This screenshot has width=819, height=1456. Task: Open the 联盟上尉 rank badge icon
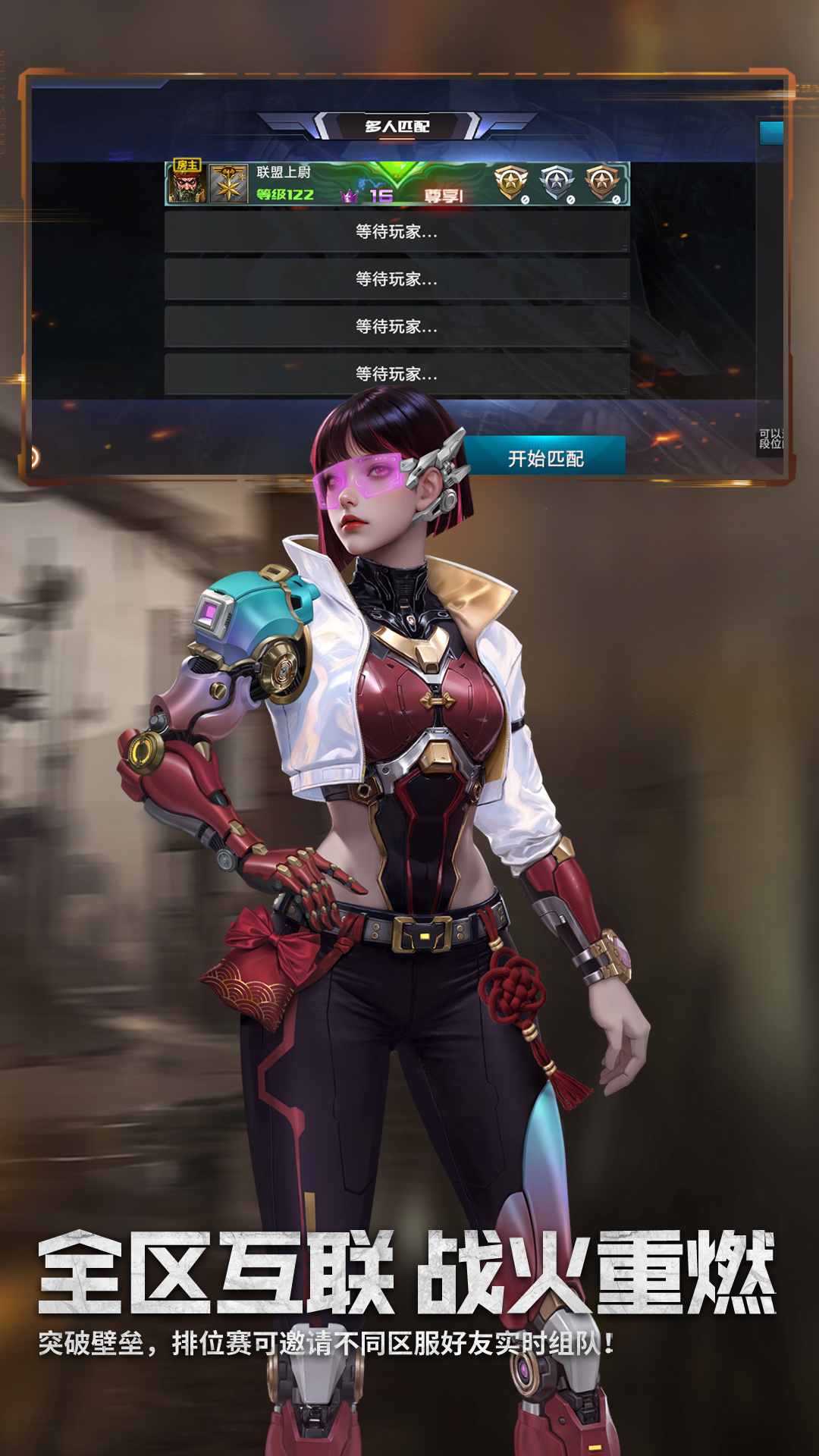(x=228, y=184)
